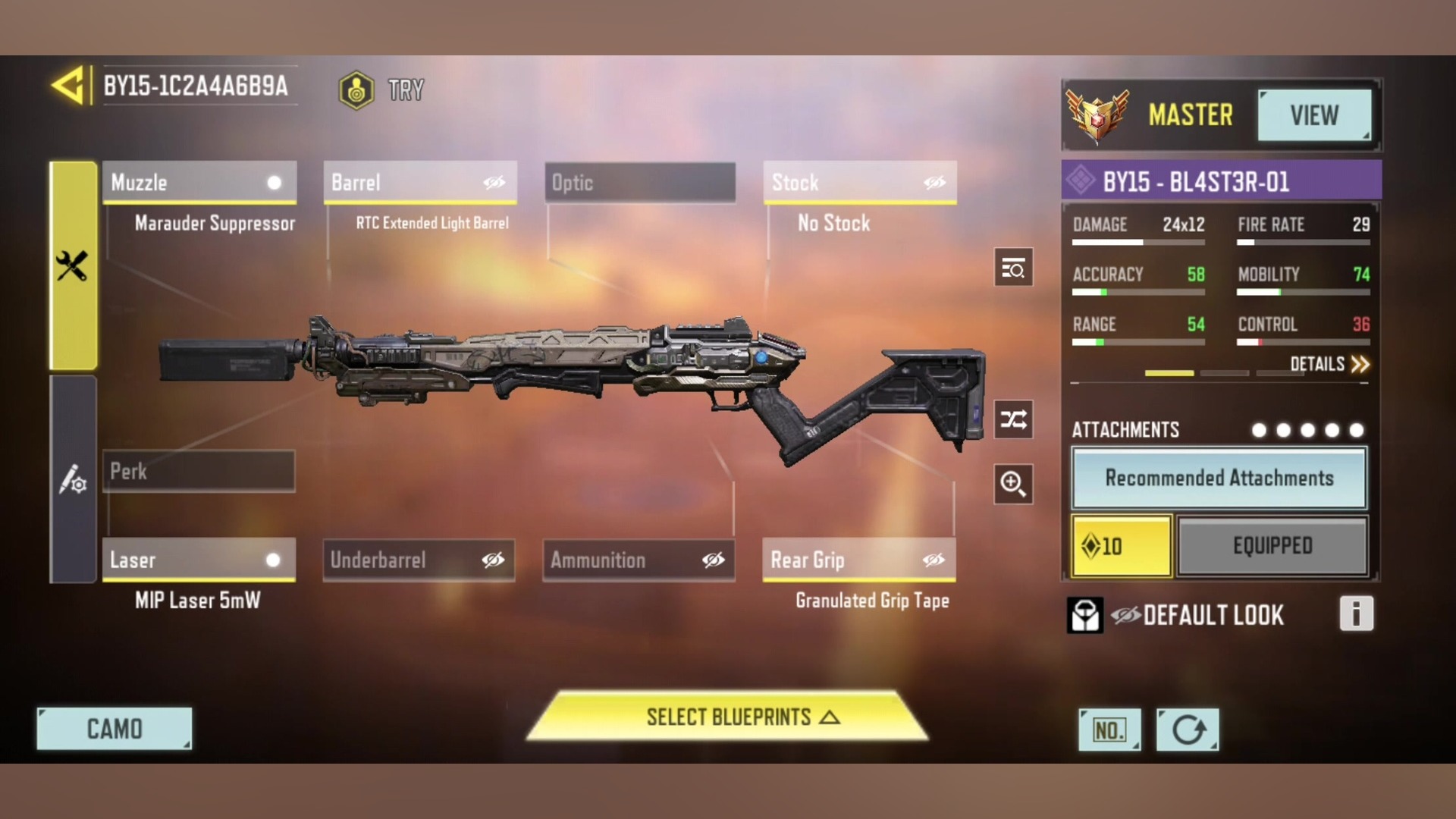Screen dimensions: 1456x819
Task: Open the Underbarrel slot
Action: (x=419, y=560)
